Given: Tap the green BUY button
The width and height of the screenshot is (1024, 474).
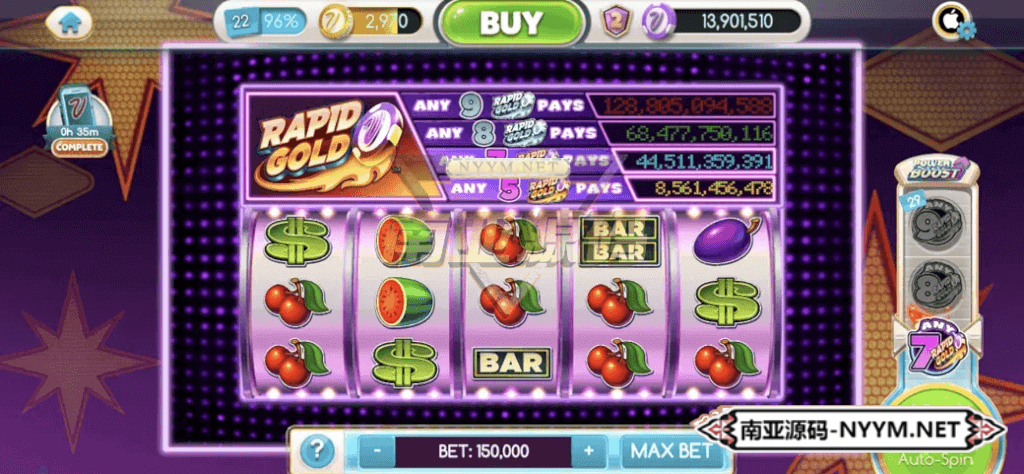Looking at the screenshot, I should click(x=510, y=22).
